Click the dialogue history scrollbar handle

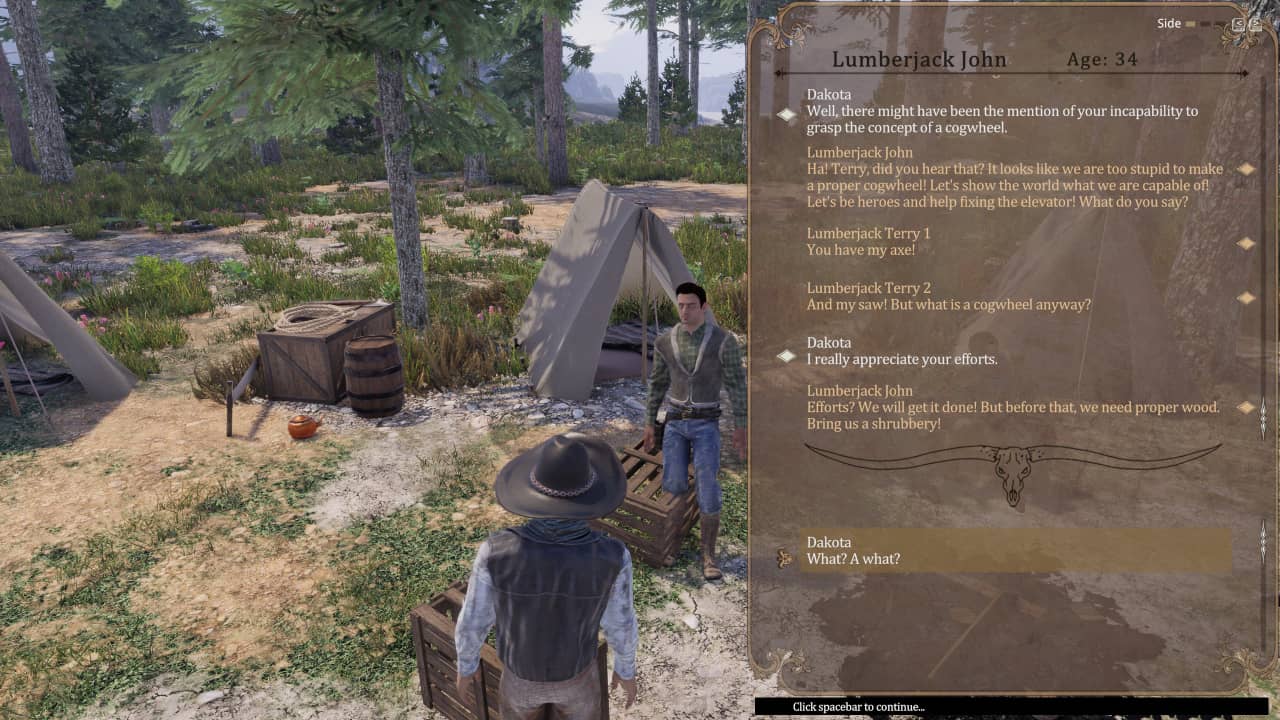click(x=1263, y=417)
